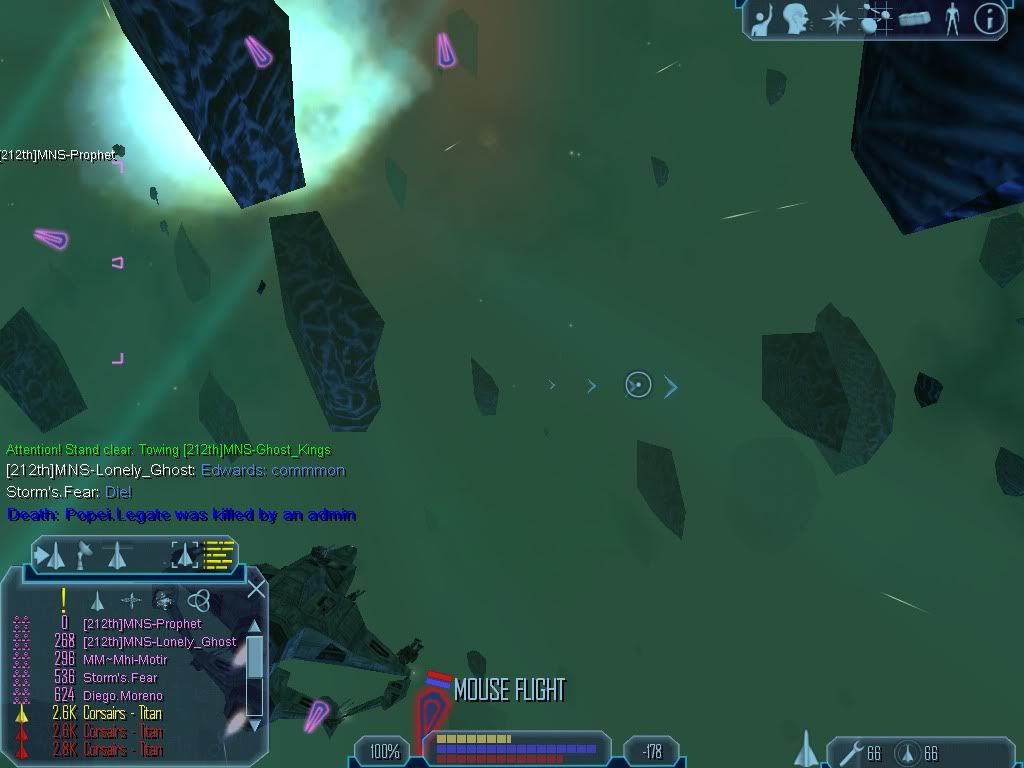The width and height of the screenshot is (1024, 768).
Task: Select Diego.Moreno from the contact list
Action: point(122,696)
